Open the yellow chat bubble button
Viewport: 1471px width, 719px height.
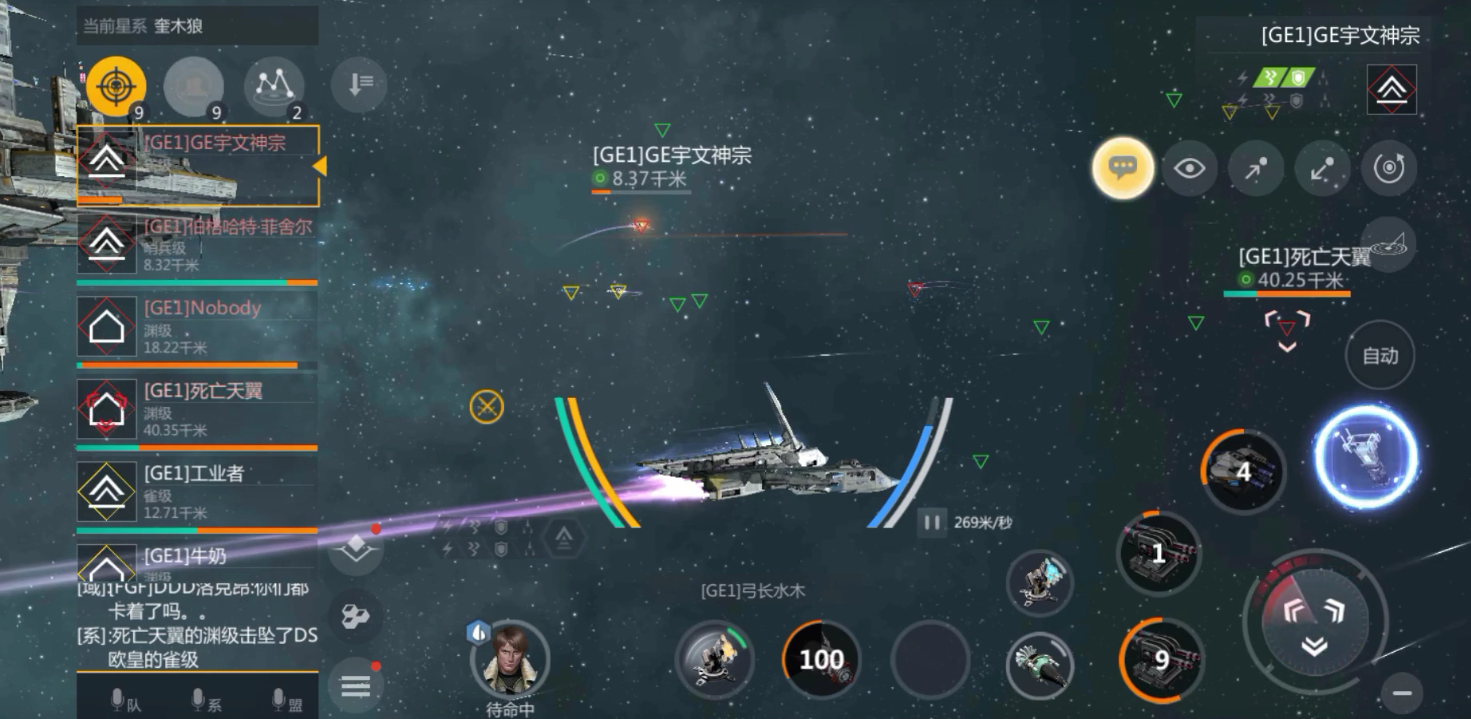(1123, 168)
